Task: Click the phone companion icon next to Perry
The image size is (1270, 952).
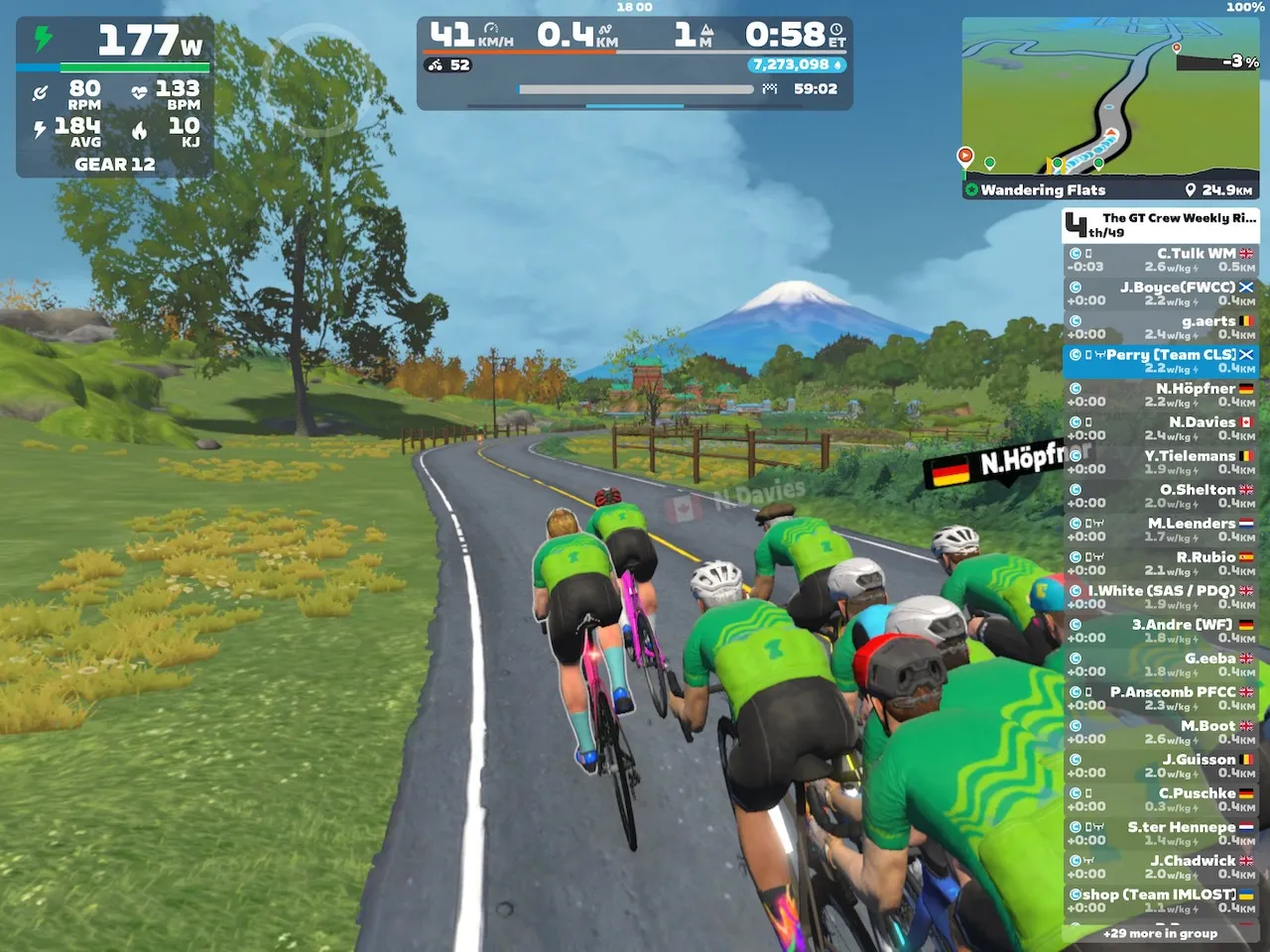Action: (x=1087, y=354)
